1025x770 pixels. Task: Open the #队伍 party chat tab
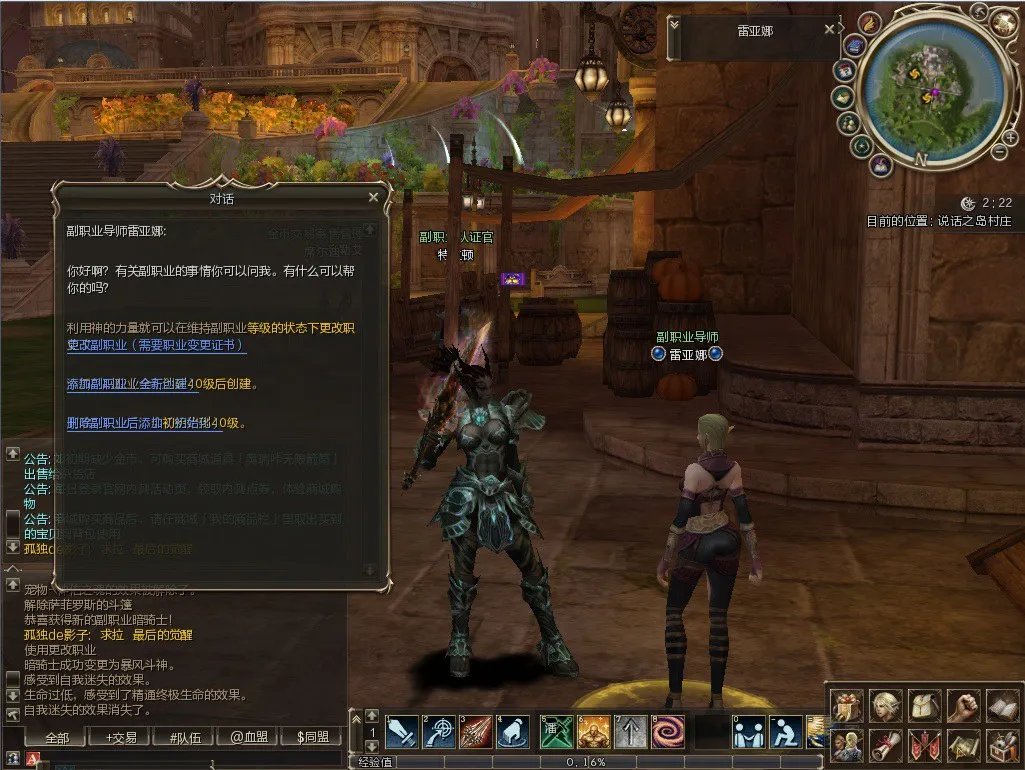click(186, 738)
